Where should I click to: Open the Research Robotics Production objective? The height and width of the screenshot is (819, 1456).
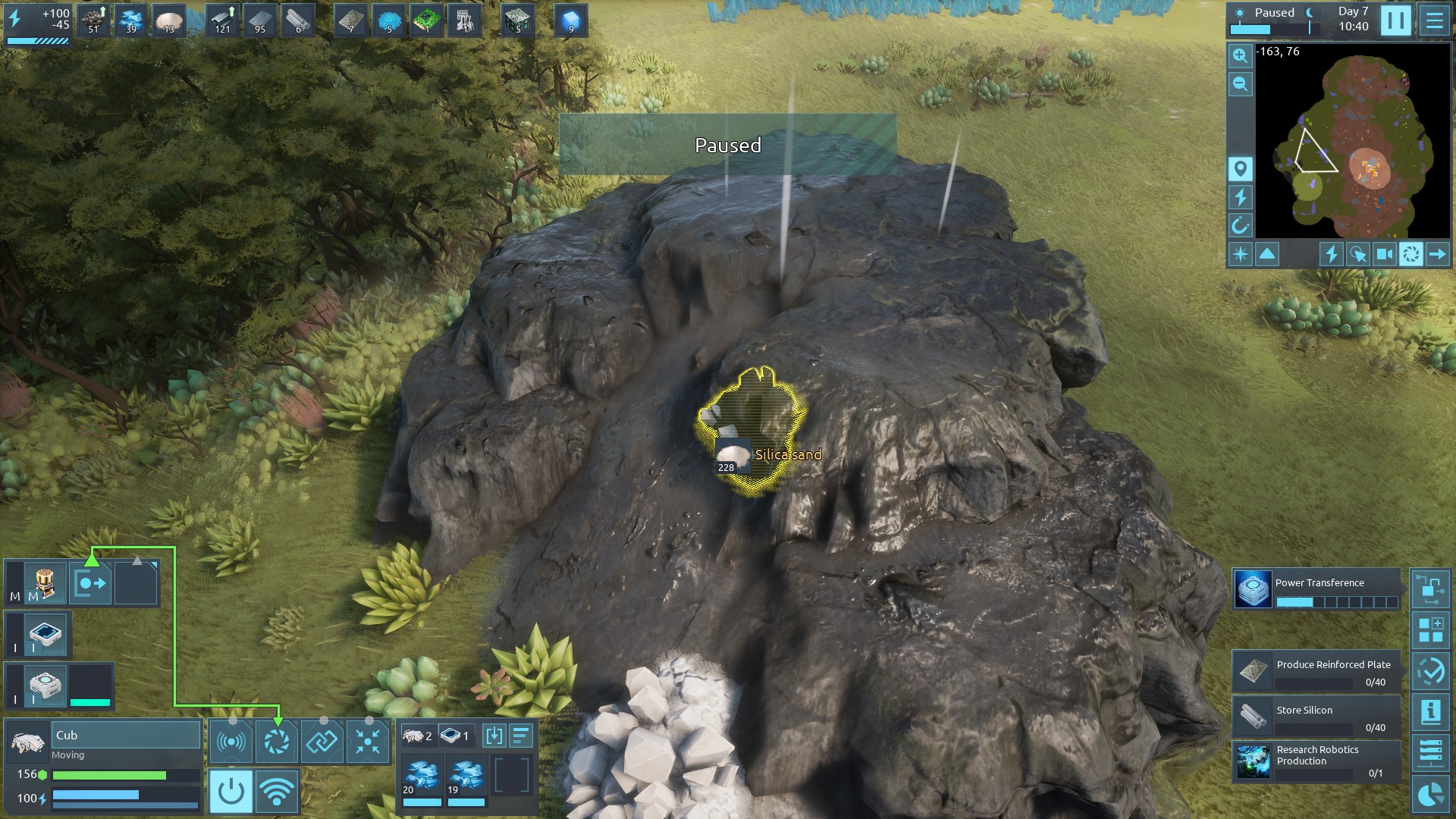[1316, 761]
